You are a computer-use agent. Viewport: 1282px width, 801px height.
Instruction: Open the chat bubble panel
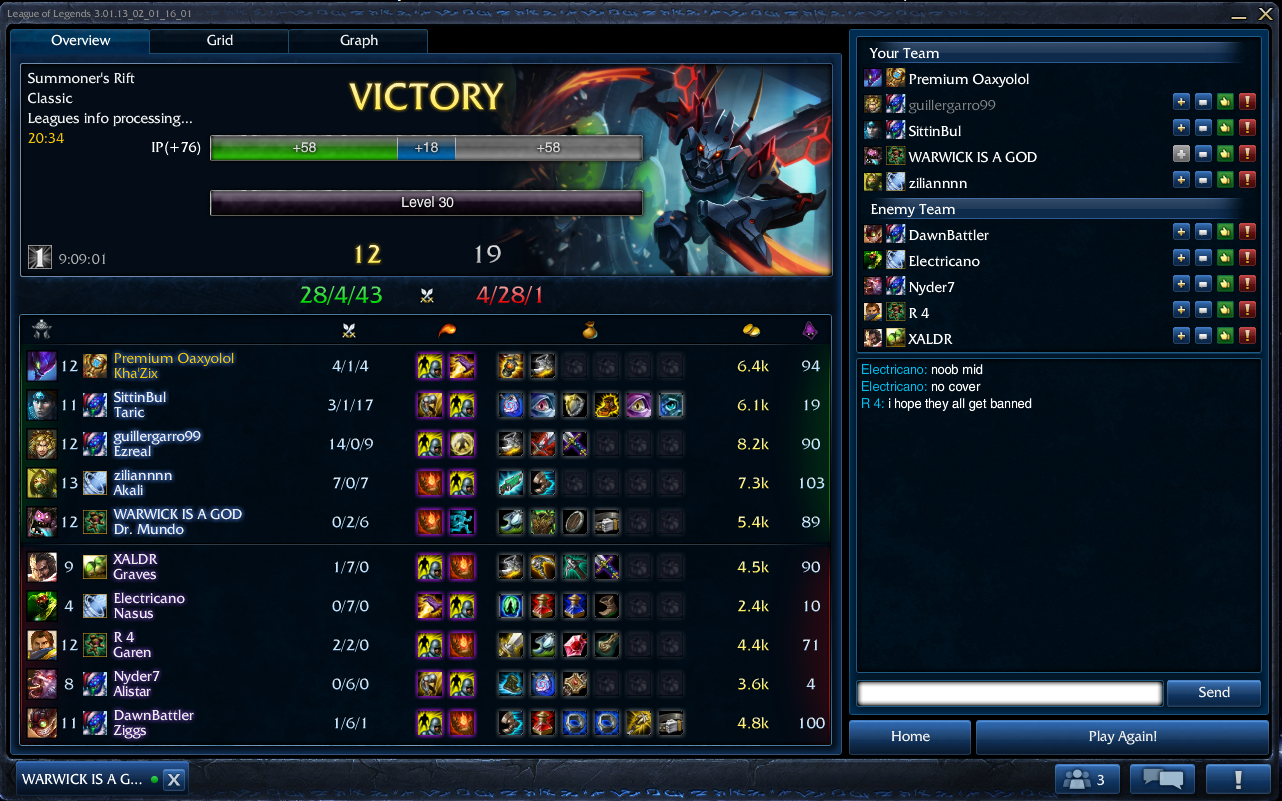coord(1162,780)
